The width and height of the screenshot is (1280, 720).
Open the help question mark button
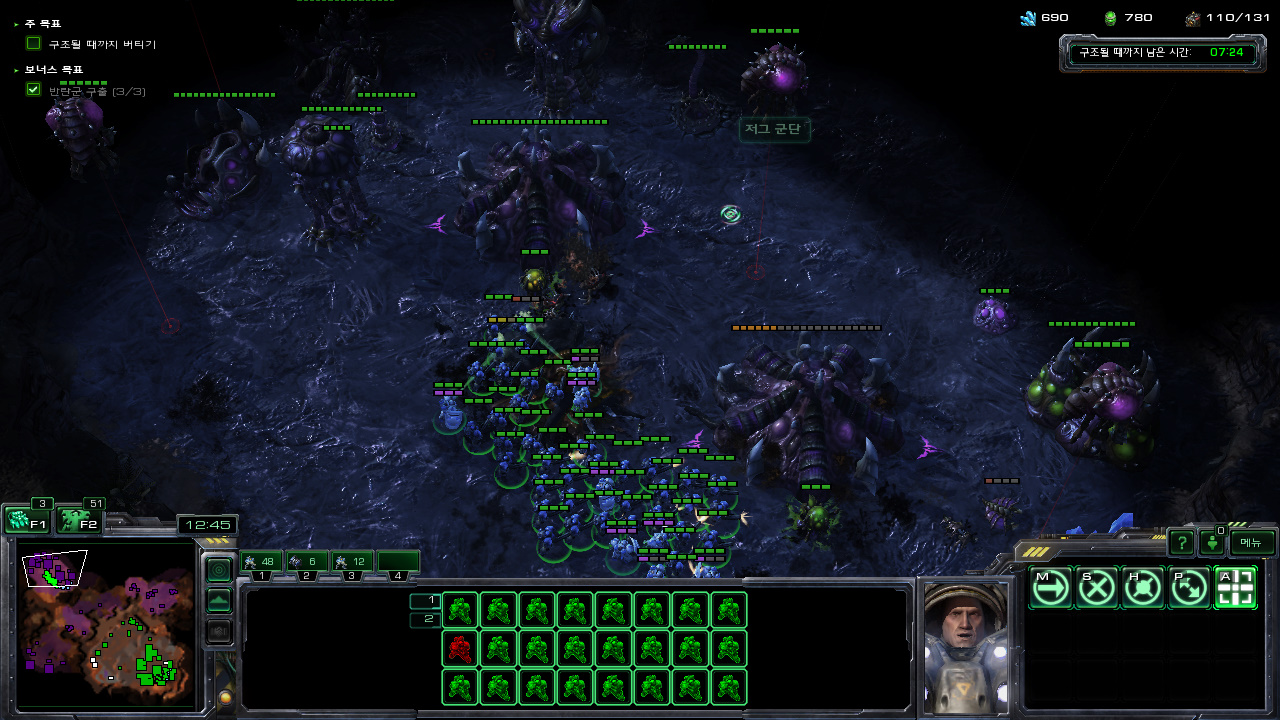pyautogui.click(x=1181, y=543)
